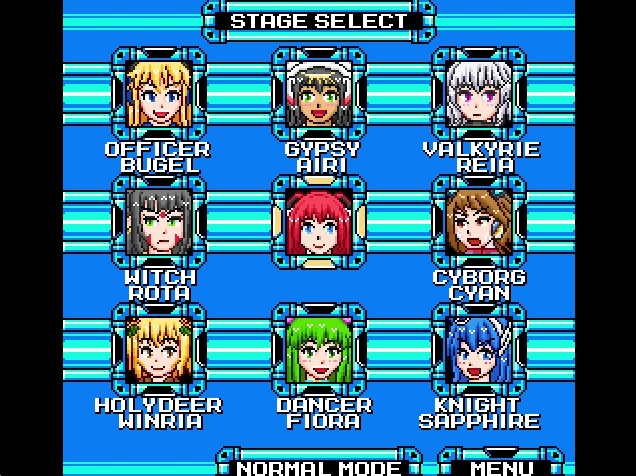
Task: Choose the Gypsy Airi stage
Action: 320,94
